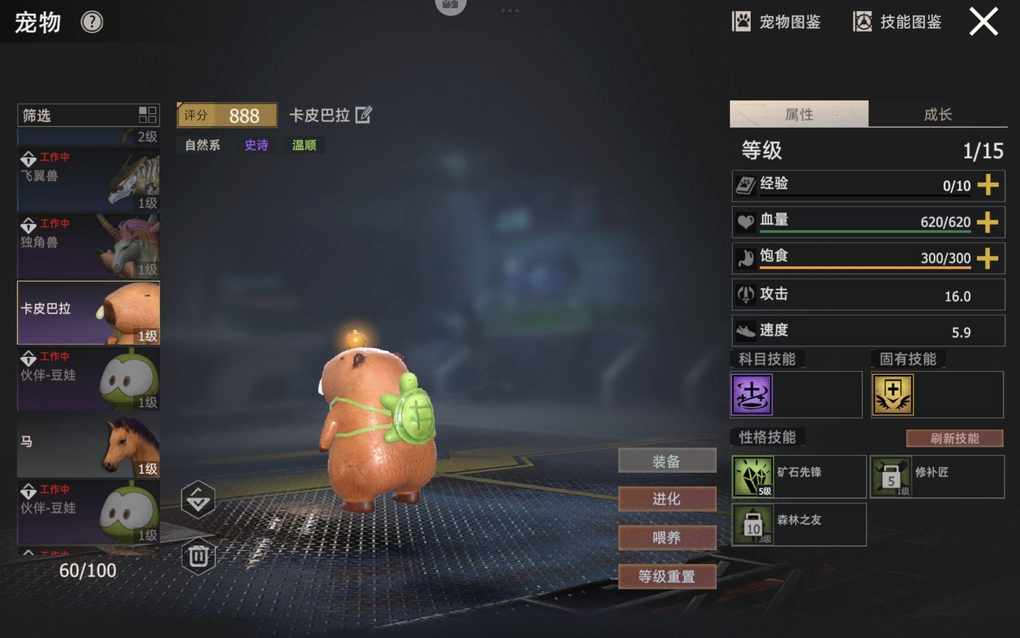Close the pet screen with the X
The image size is (1020, 638).
click(983, 22)
